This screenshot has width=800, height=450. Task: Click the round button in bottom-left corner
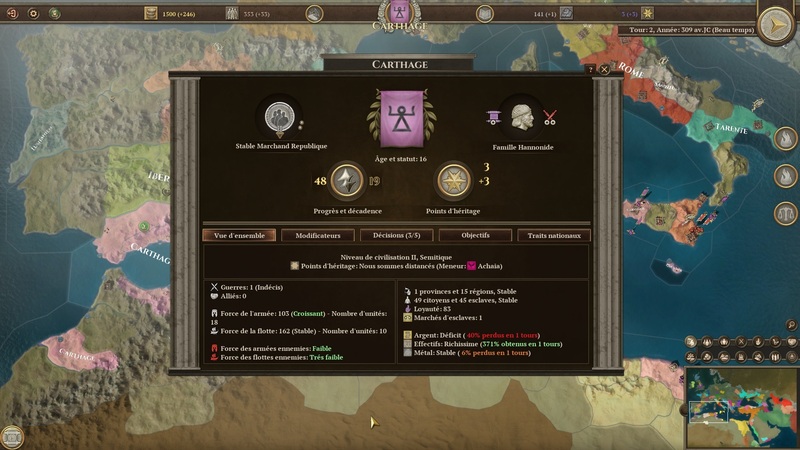click(12, 437)
